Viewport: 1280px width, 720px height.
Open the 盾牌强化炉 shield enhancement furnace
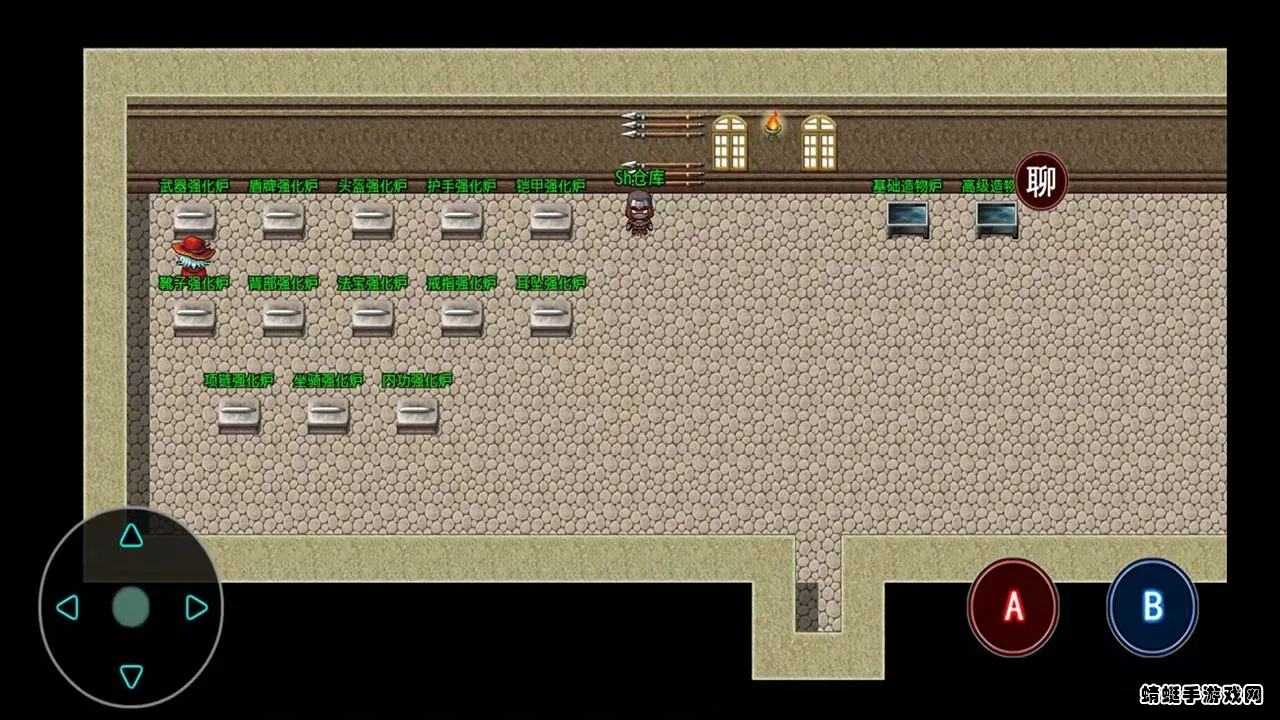282,220
